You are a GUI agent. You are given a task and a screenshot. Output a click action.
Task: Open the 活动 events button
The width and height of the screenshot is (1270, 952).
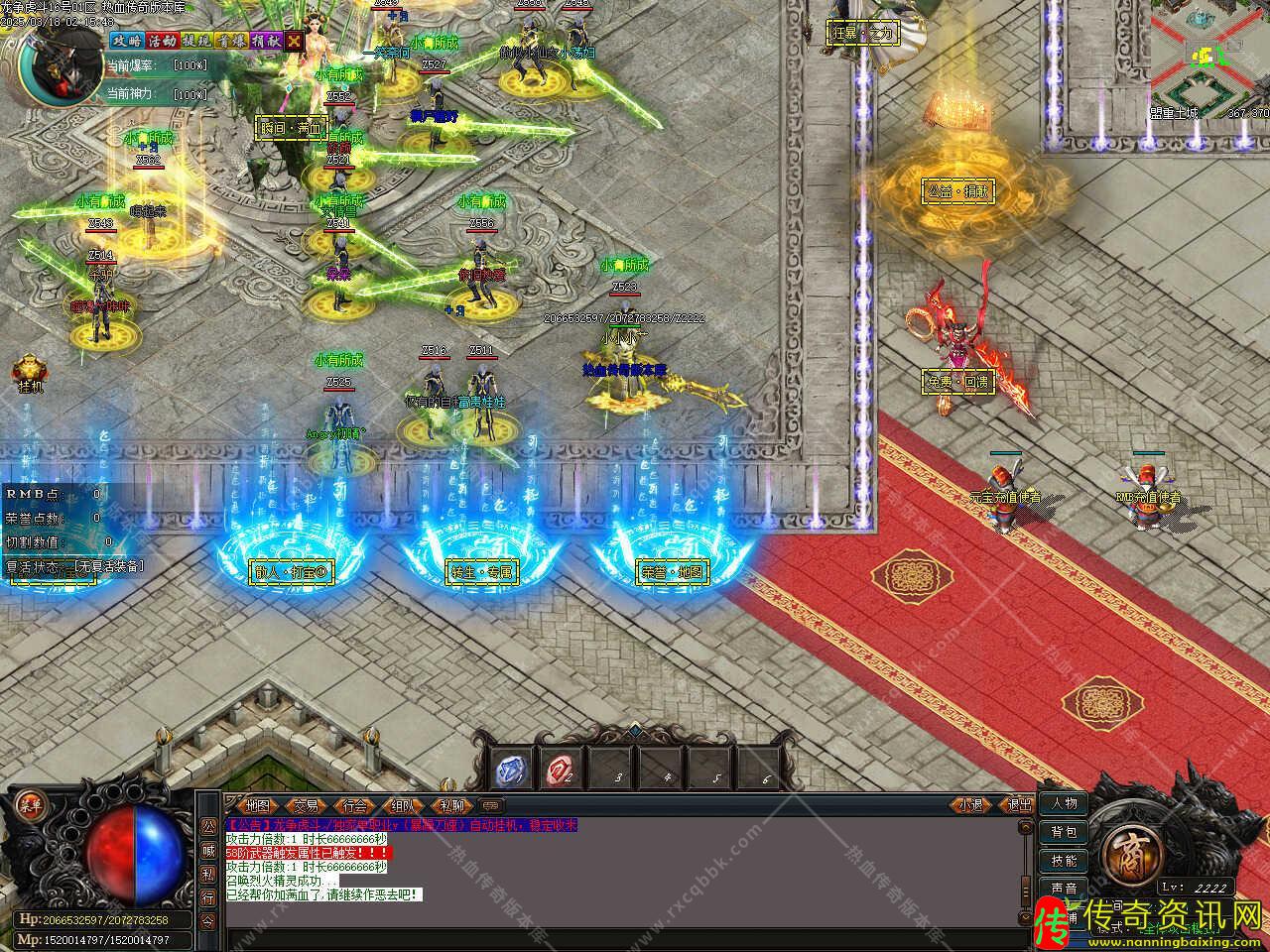pos(161,41)
